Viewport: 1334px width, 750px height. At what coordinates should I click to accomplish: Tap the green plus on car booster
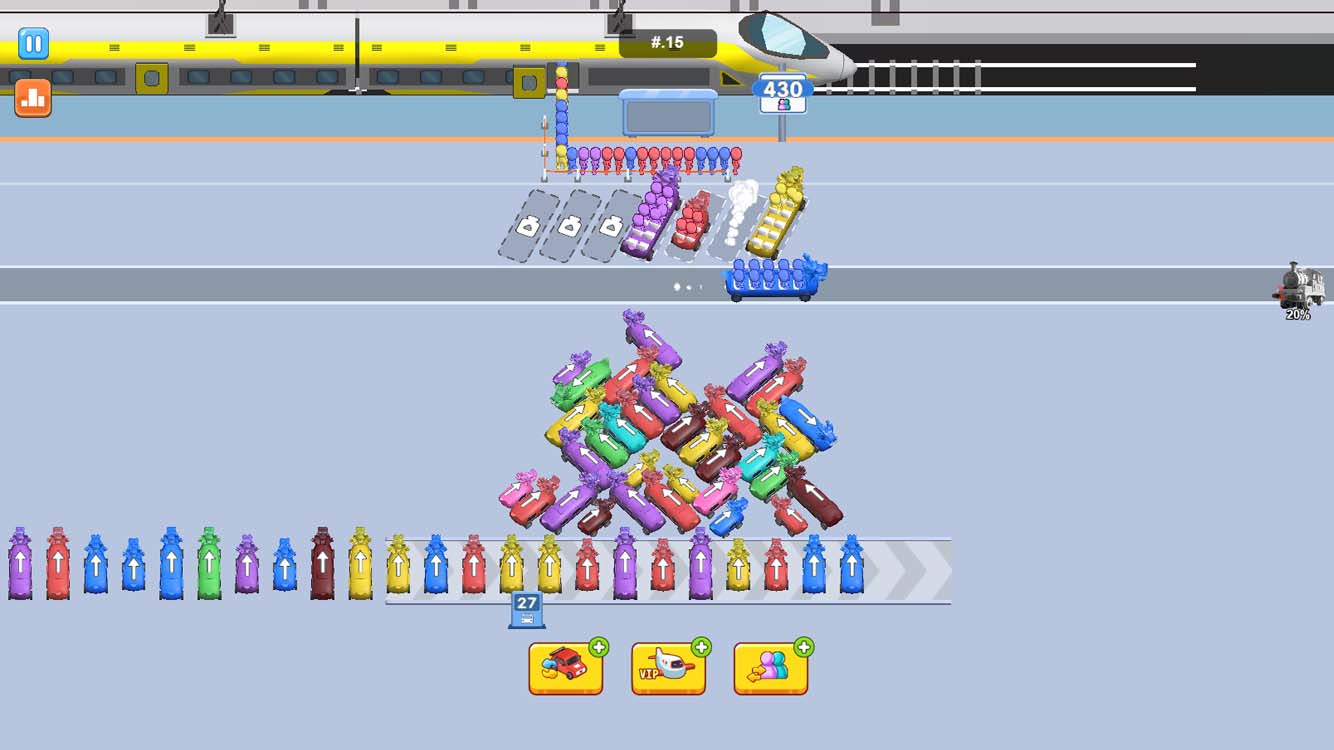point(598,648)
